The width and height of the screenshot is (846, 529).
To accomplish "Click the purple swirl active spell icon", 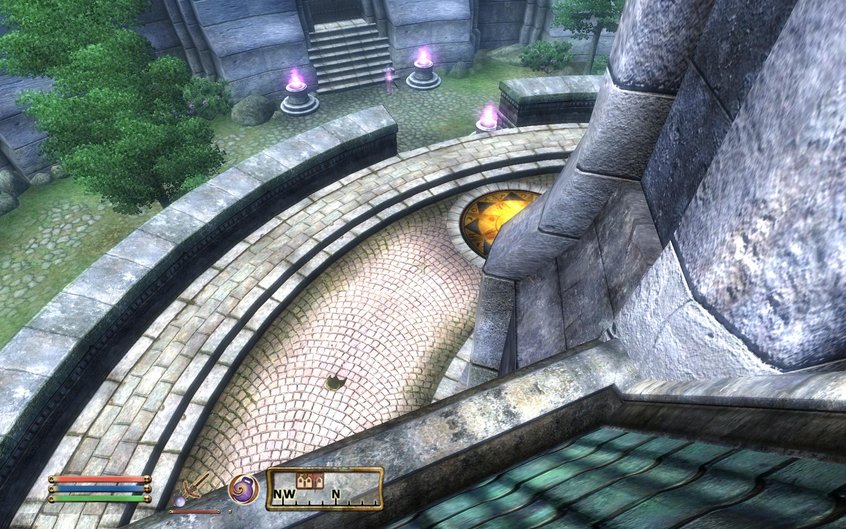I will [243, 489].
